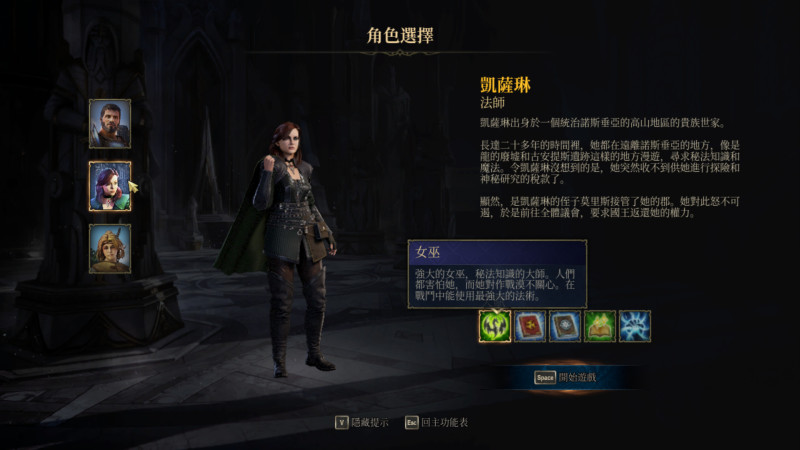Return to main menu via 回主功能表
800x450 pixels.
click(436, 422)
